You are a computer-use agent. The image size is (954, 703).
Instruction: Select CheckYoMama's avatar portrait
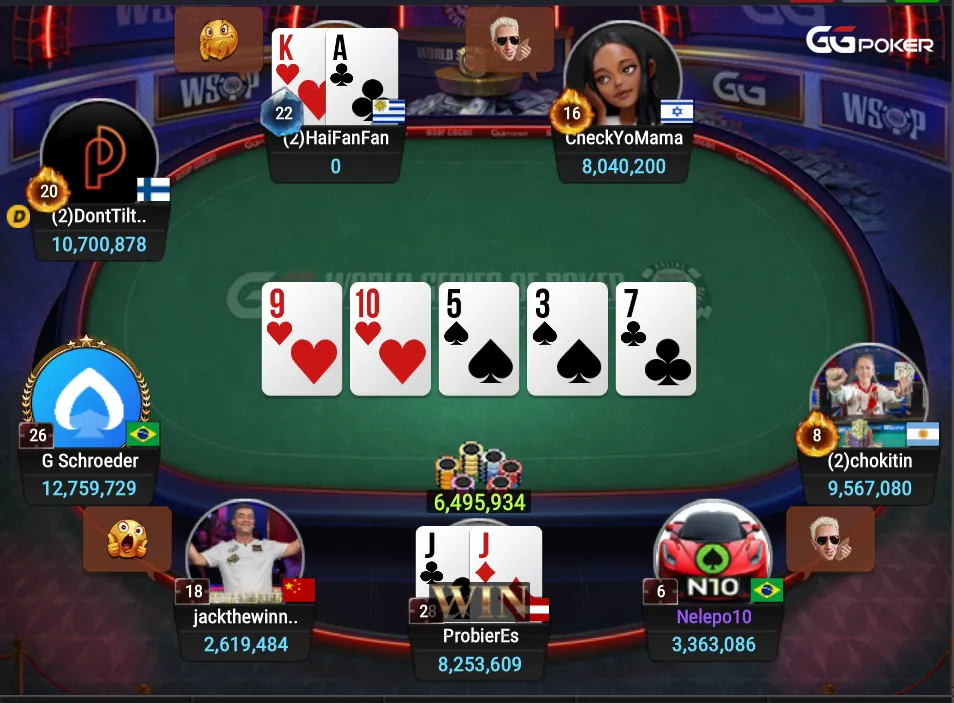point(622,77)
